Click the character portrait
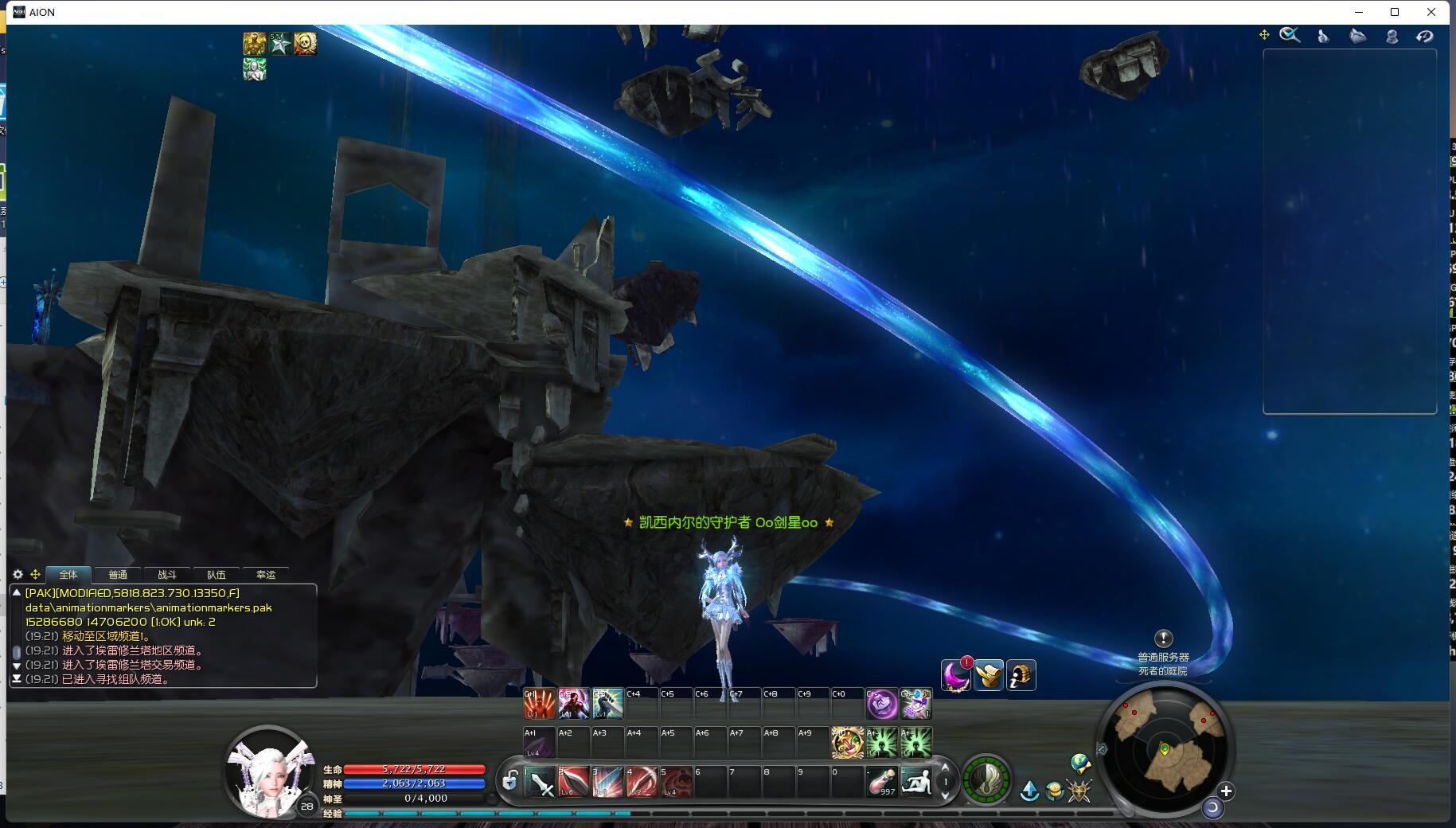This screenshot has width=1456, height=828. point(267,771)
